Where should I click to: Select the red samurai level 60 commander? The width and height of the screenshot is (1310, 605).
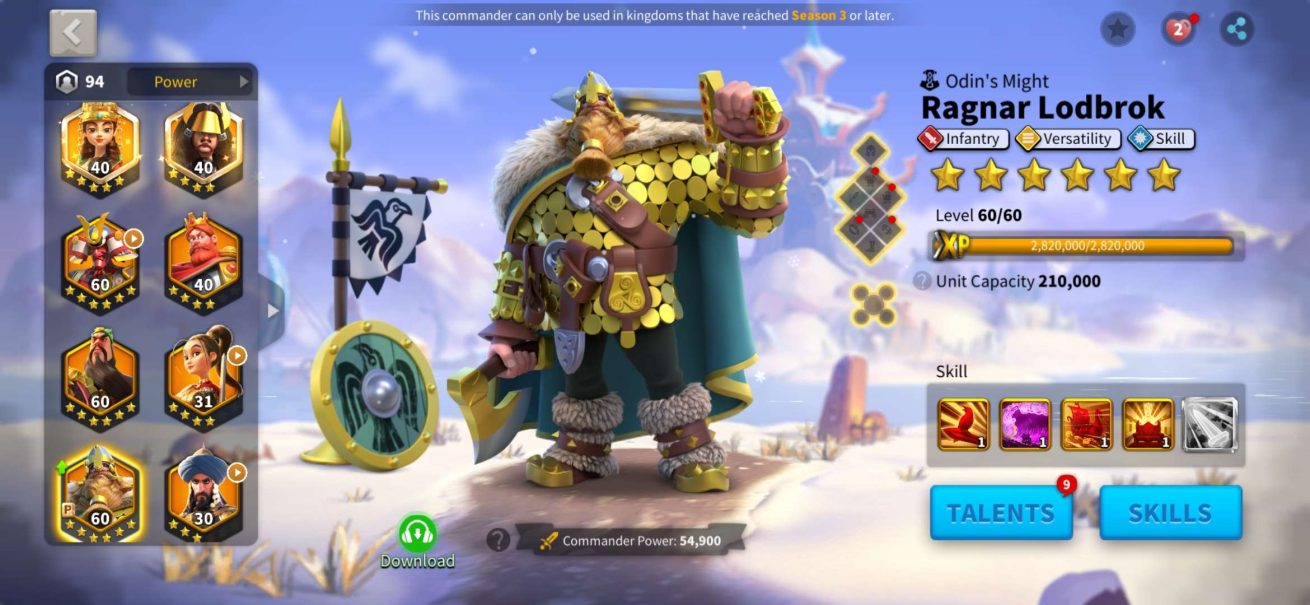coord(100,261)
